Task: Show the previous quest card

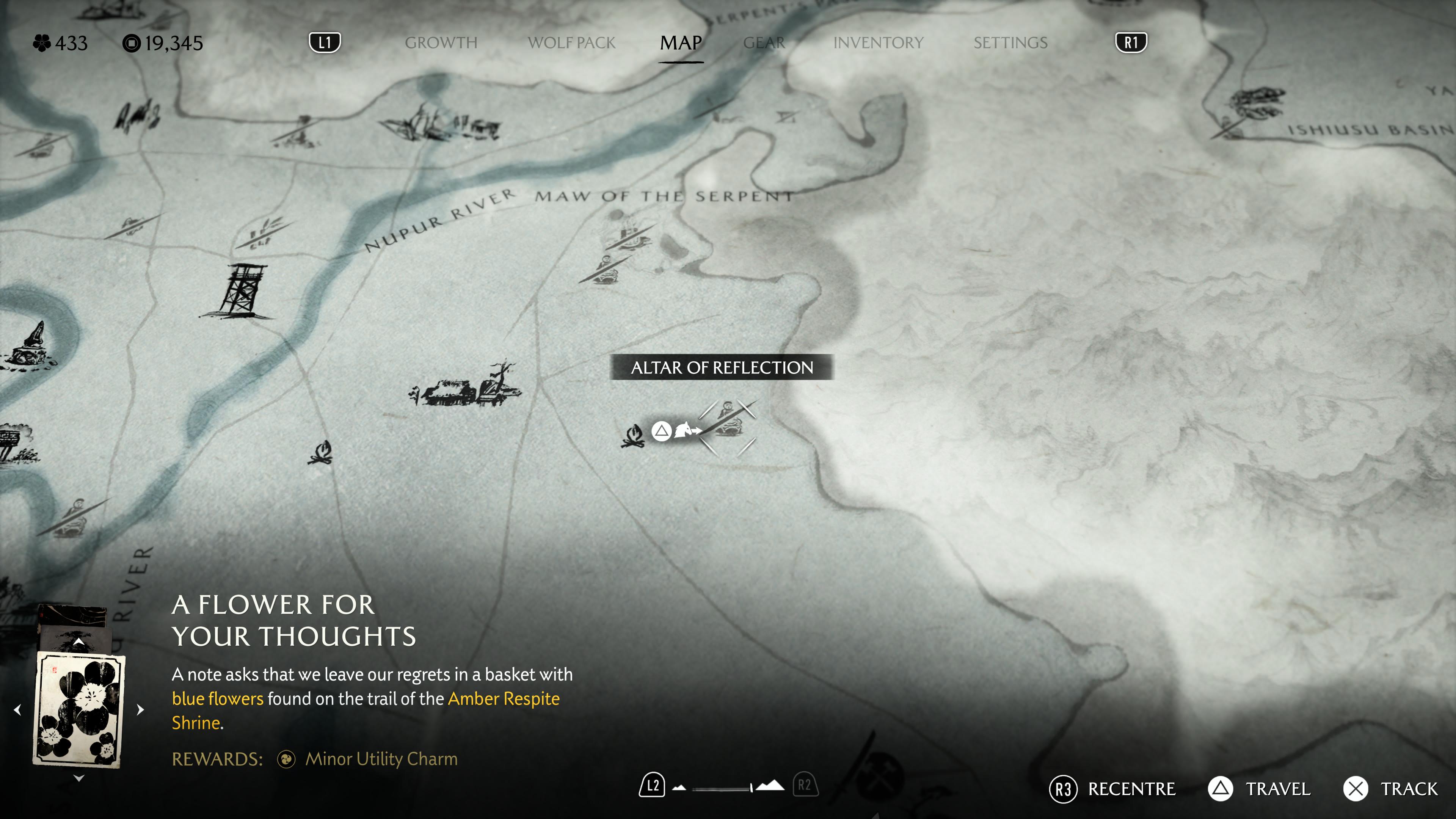Action: (17, 710)
